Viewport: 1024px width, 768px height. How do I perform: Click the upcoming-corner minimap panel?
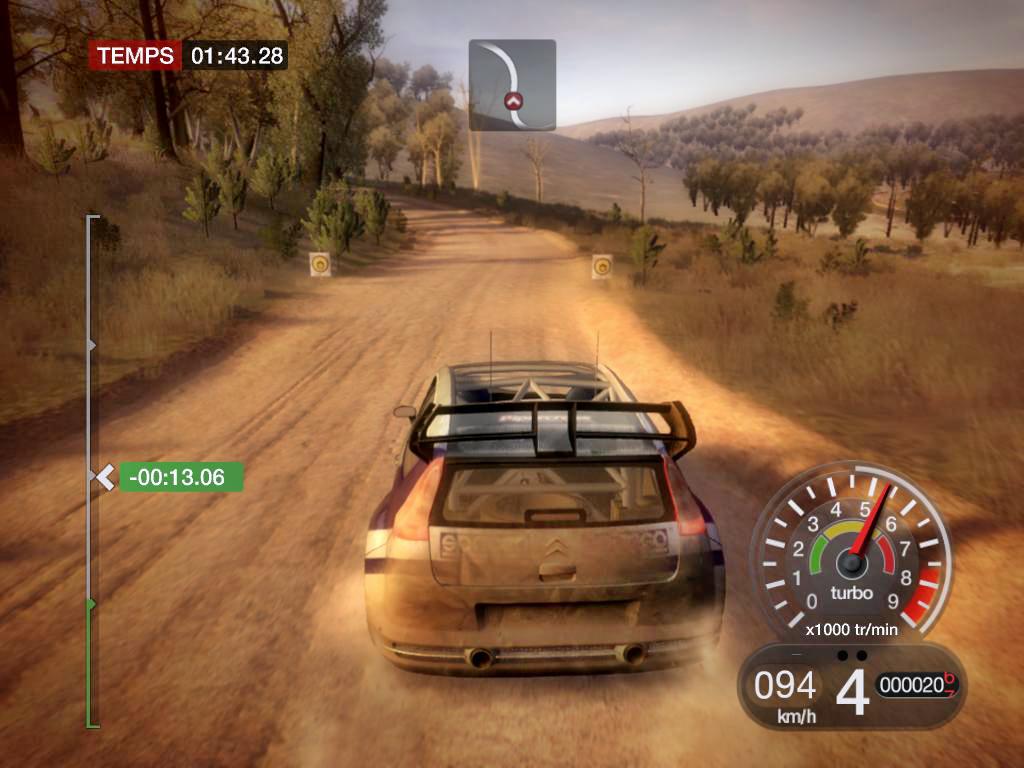tap(512, 85)
